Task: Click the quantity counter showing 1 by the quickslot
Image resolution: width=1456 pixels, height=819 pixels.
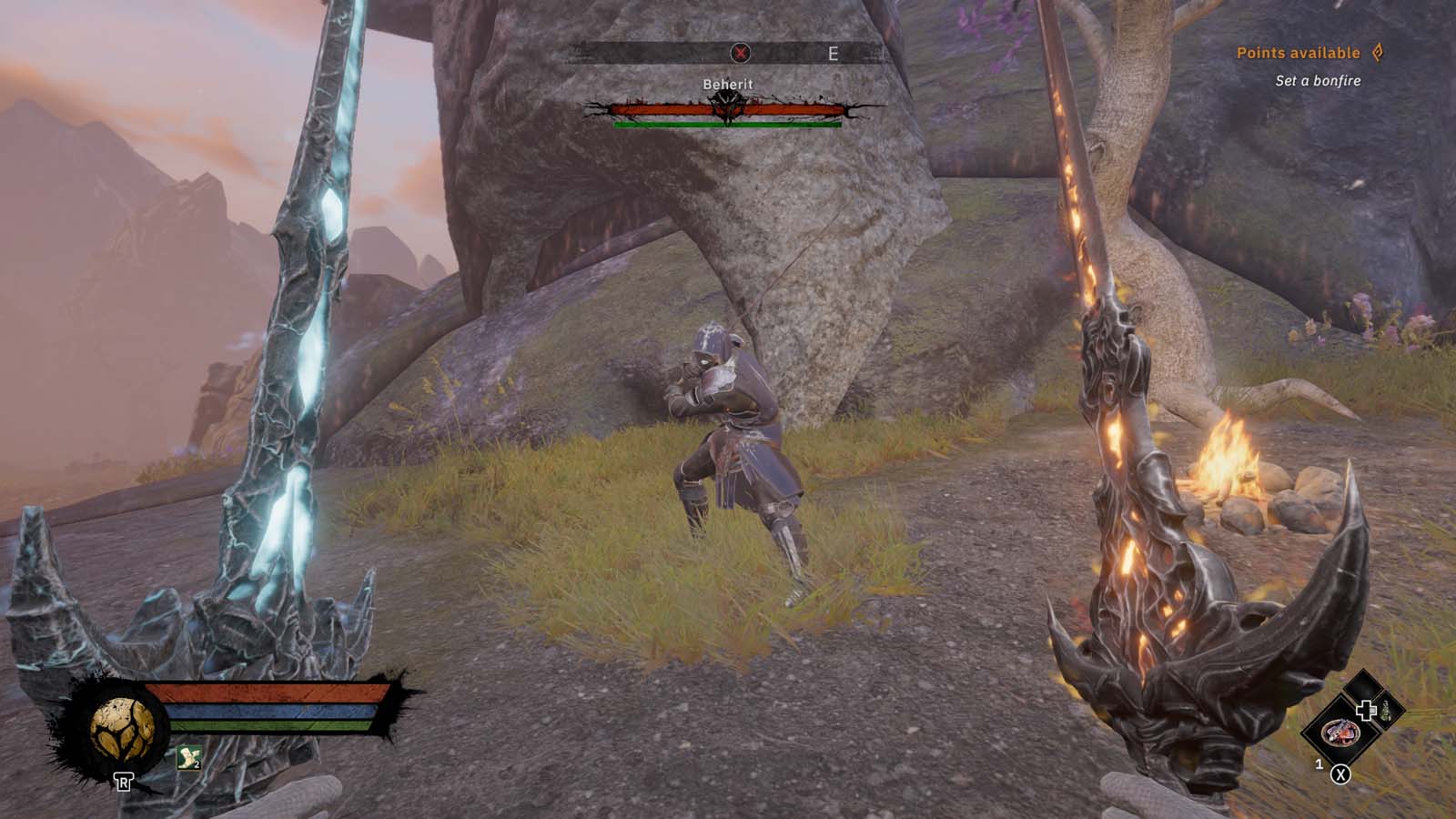Action: (x=1319, y=763)
